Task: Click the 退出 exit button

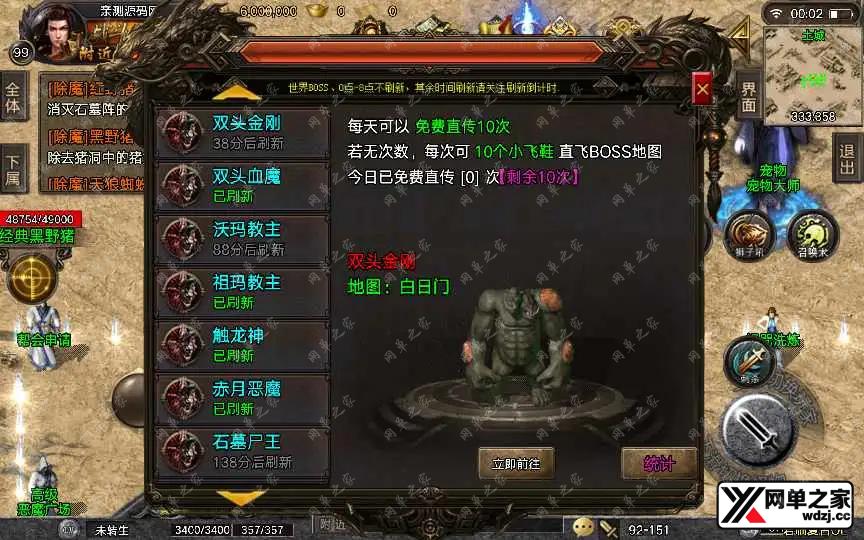Action: [x=847, y=160]
